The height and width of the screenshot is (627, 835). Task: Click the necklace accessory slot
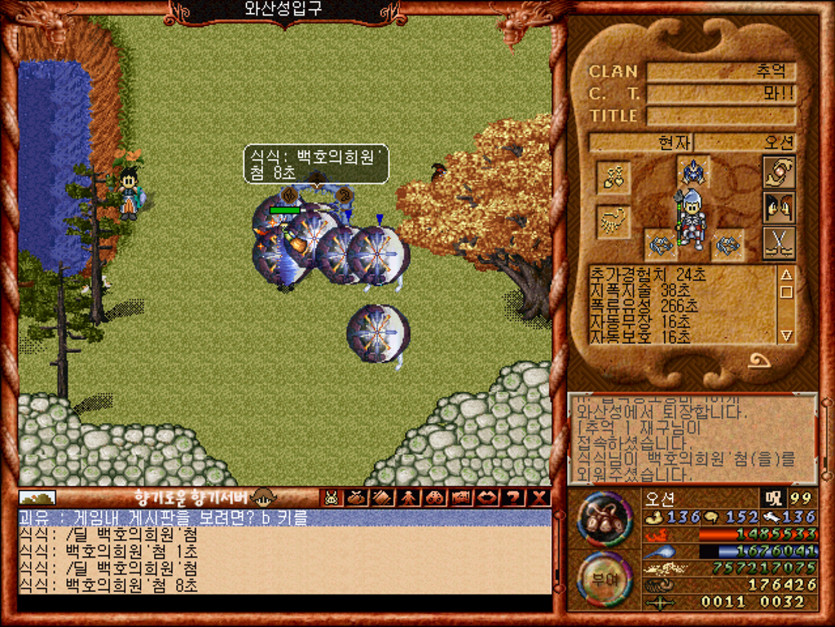[612, 178]
